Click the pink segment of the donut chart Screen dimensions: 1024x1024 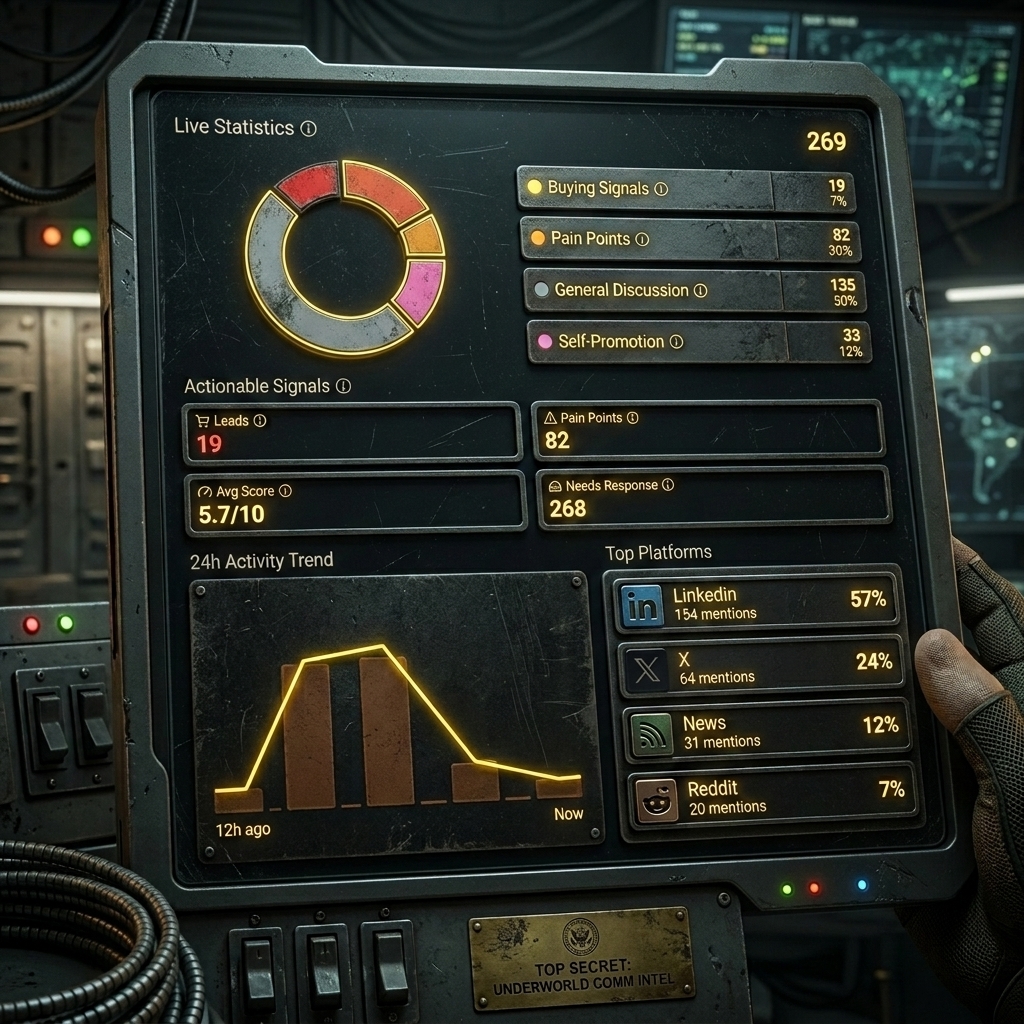coord(420,291)
